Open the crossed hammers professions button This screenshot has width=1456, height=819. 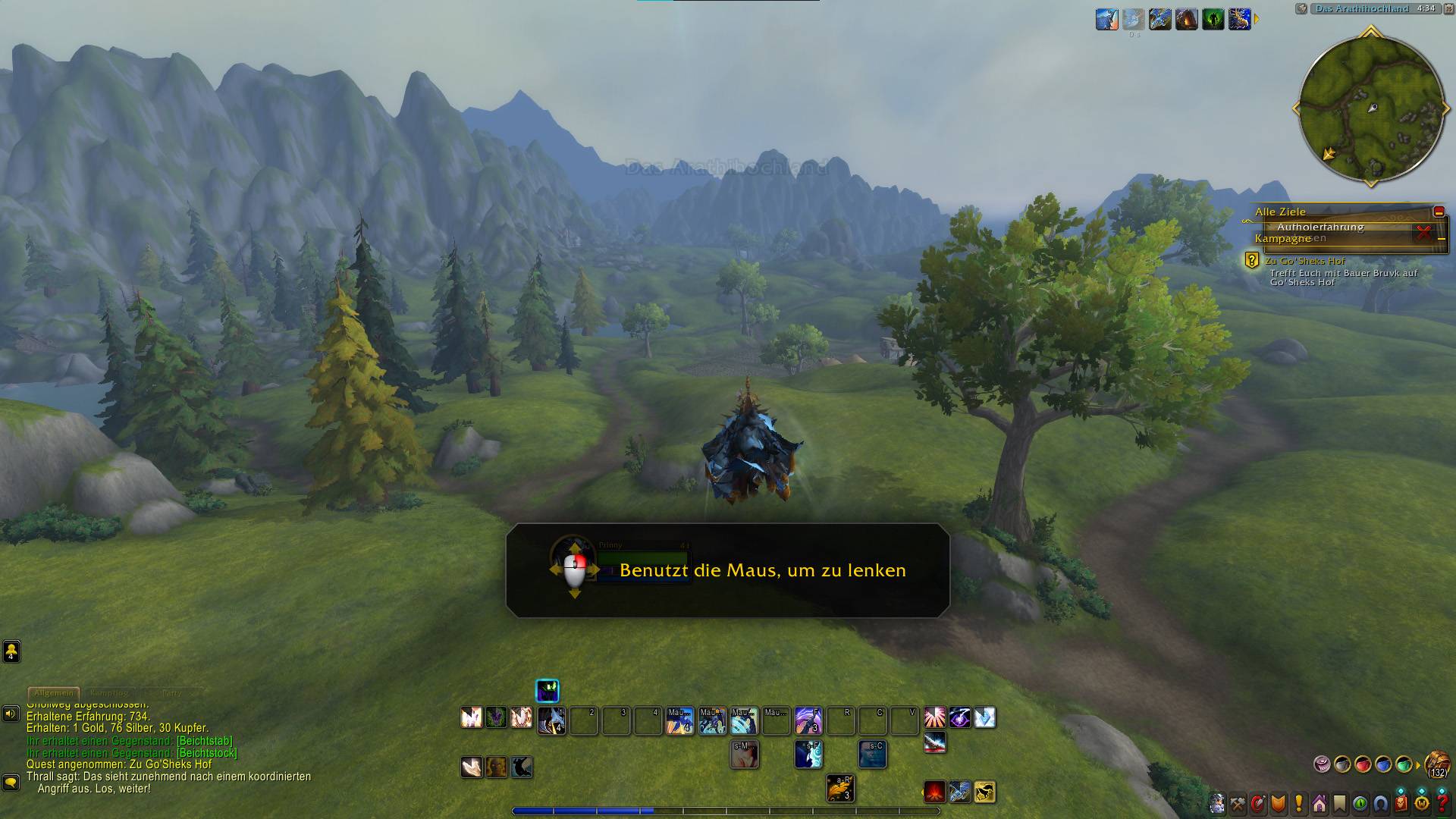coord(1238,803)
